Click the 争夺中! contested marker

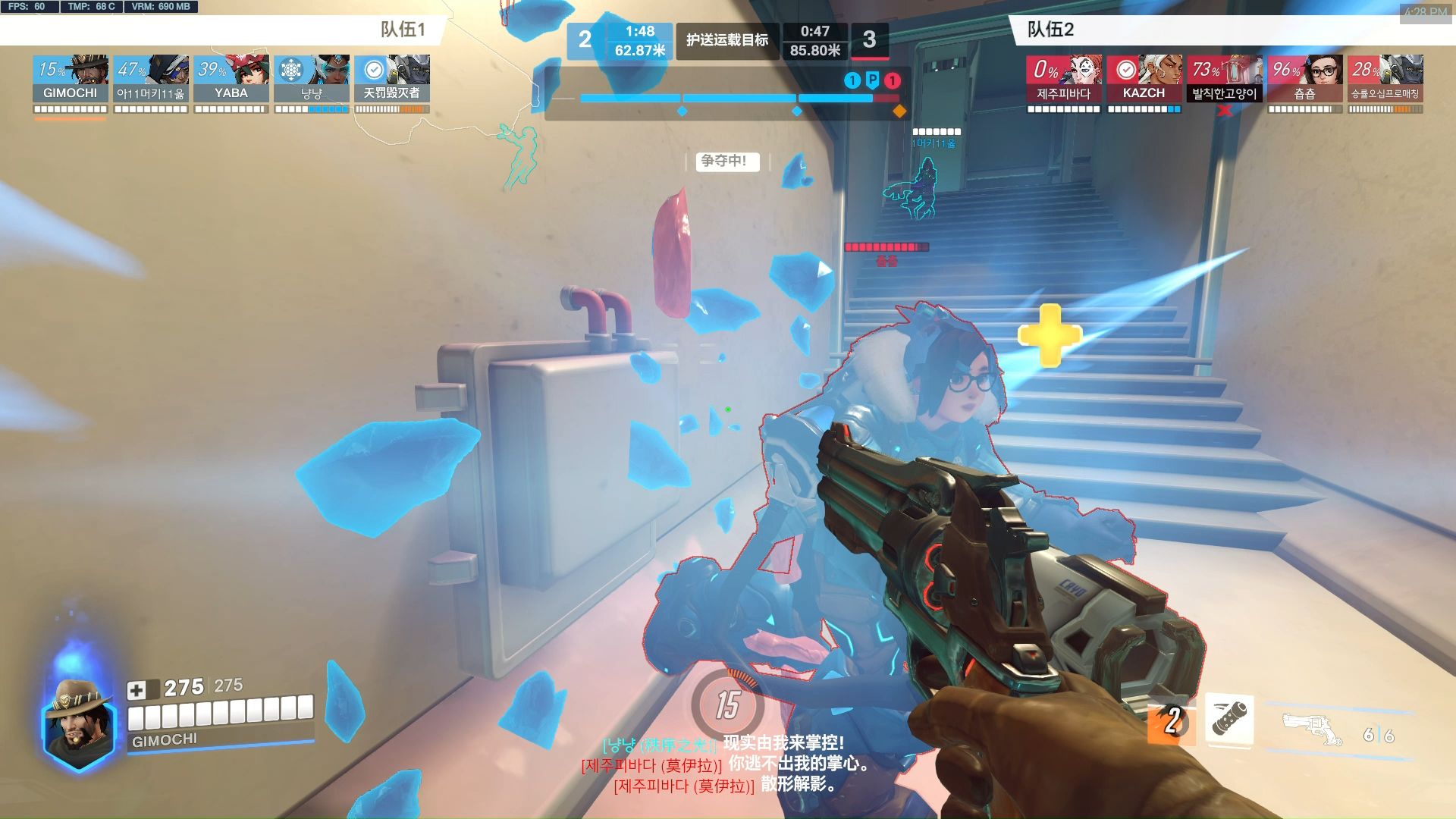click(724, 161)
